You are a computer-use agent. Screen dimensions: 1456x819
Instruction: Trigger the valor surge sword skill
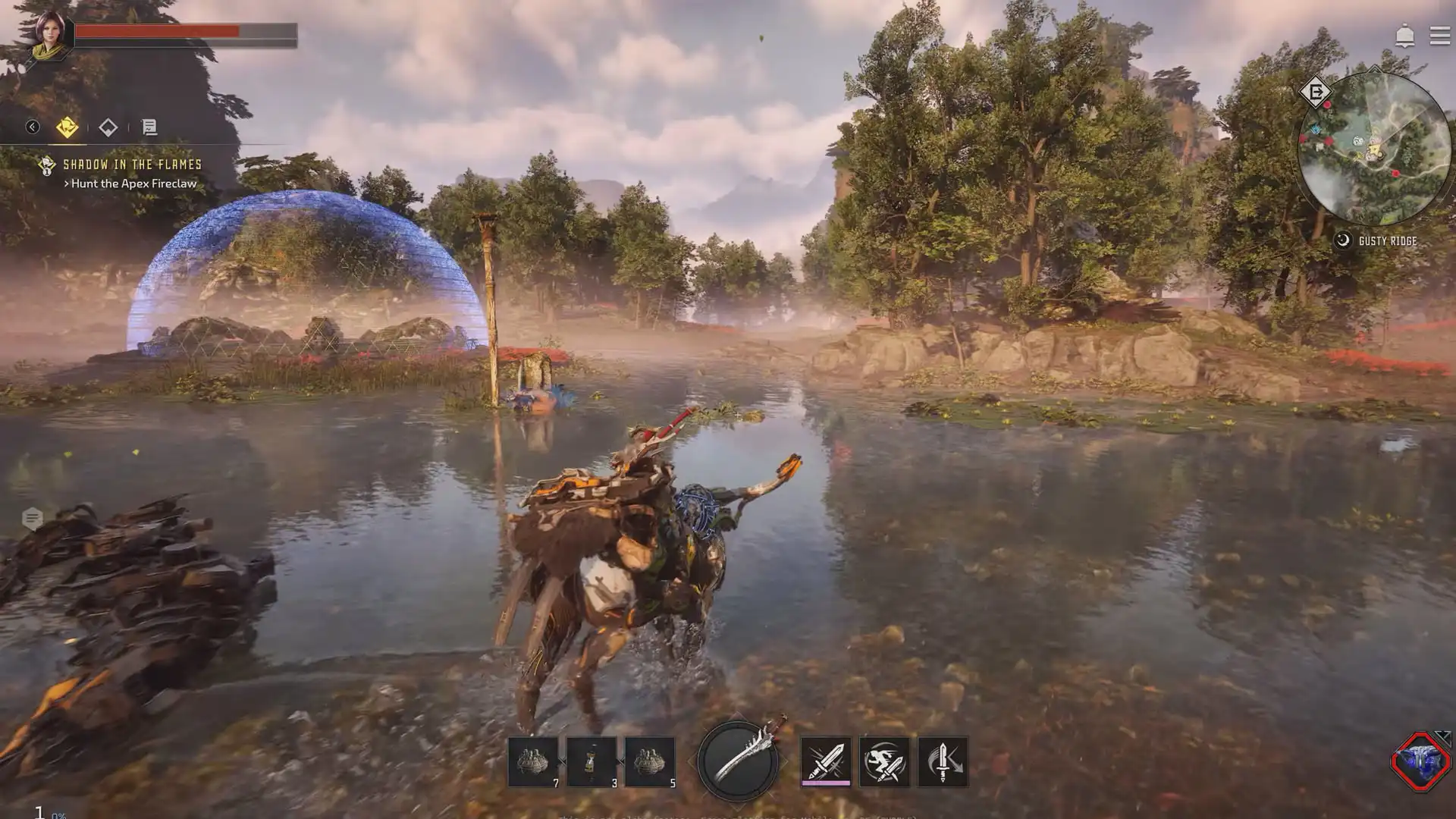943,762
